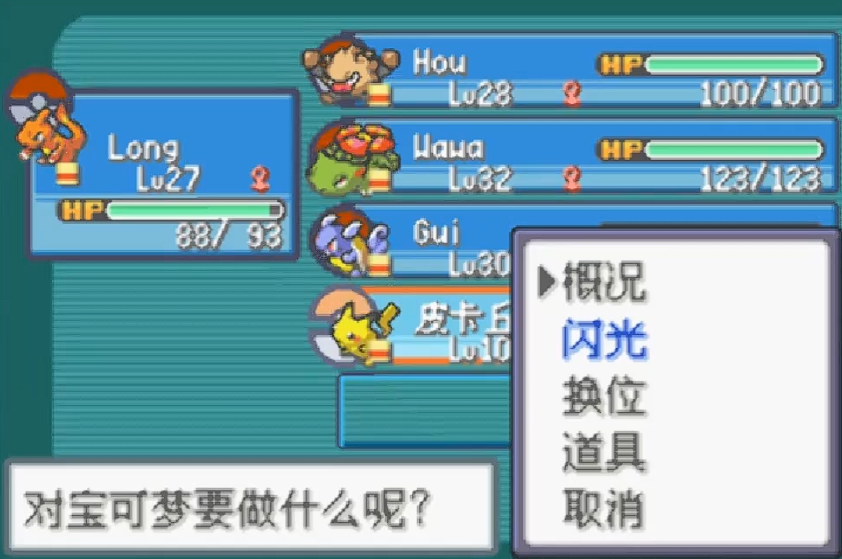Open the 道具 item option

(x=604, y=453)
